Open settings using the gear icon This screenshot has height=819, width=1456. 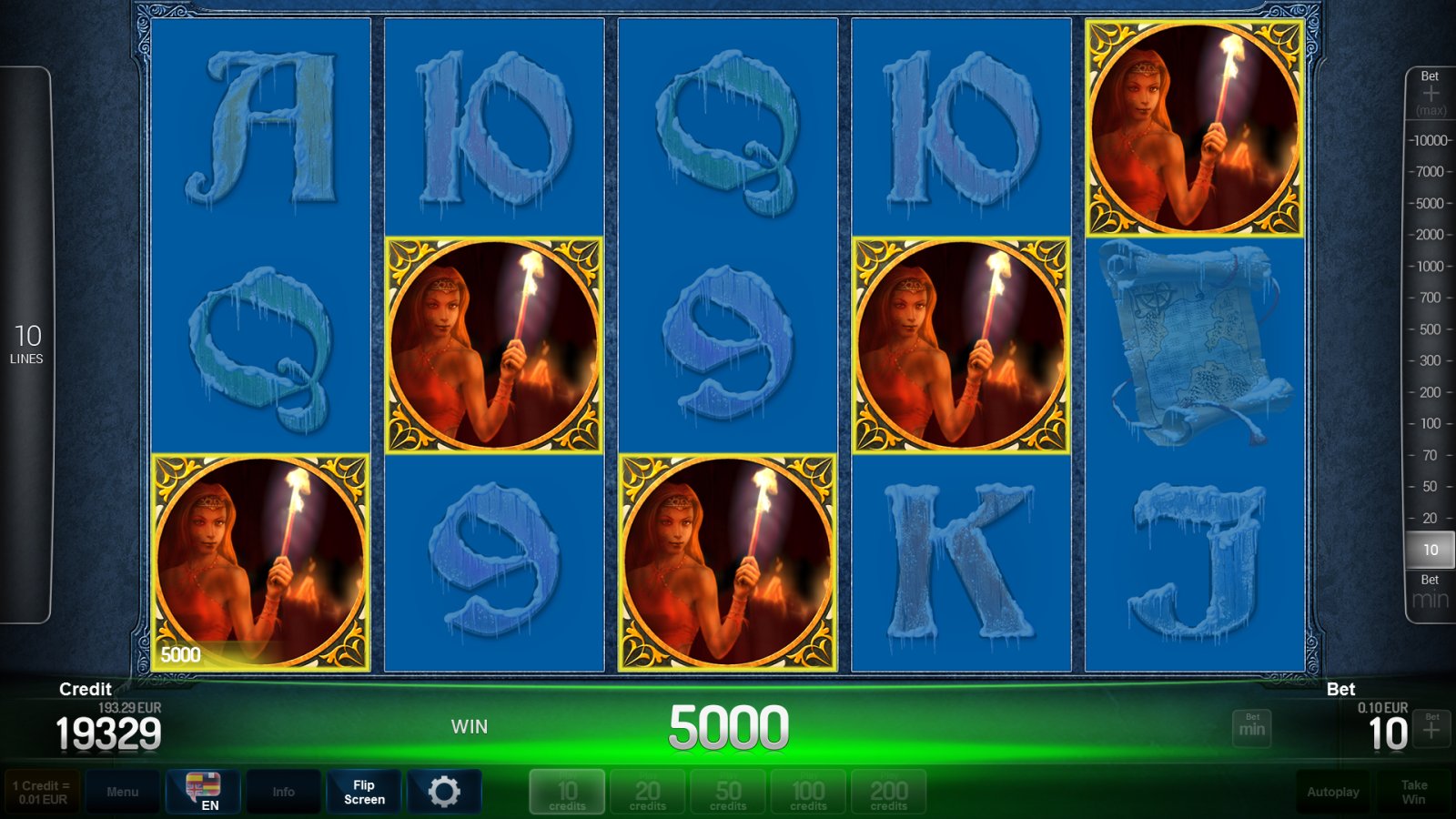point(443,791)
